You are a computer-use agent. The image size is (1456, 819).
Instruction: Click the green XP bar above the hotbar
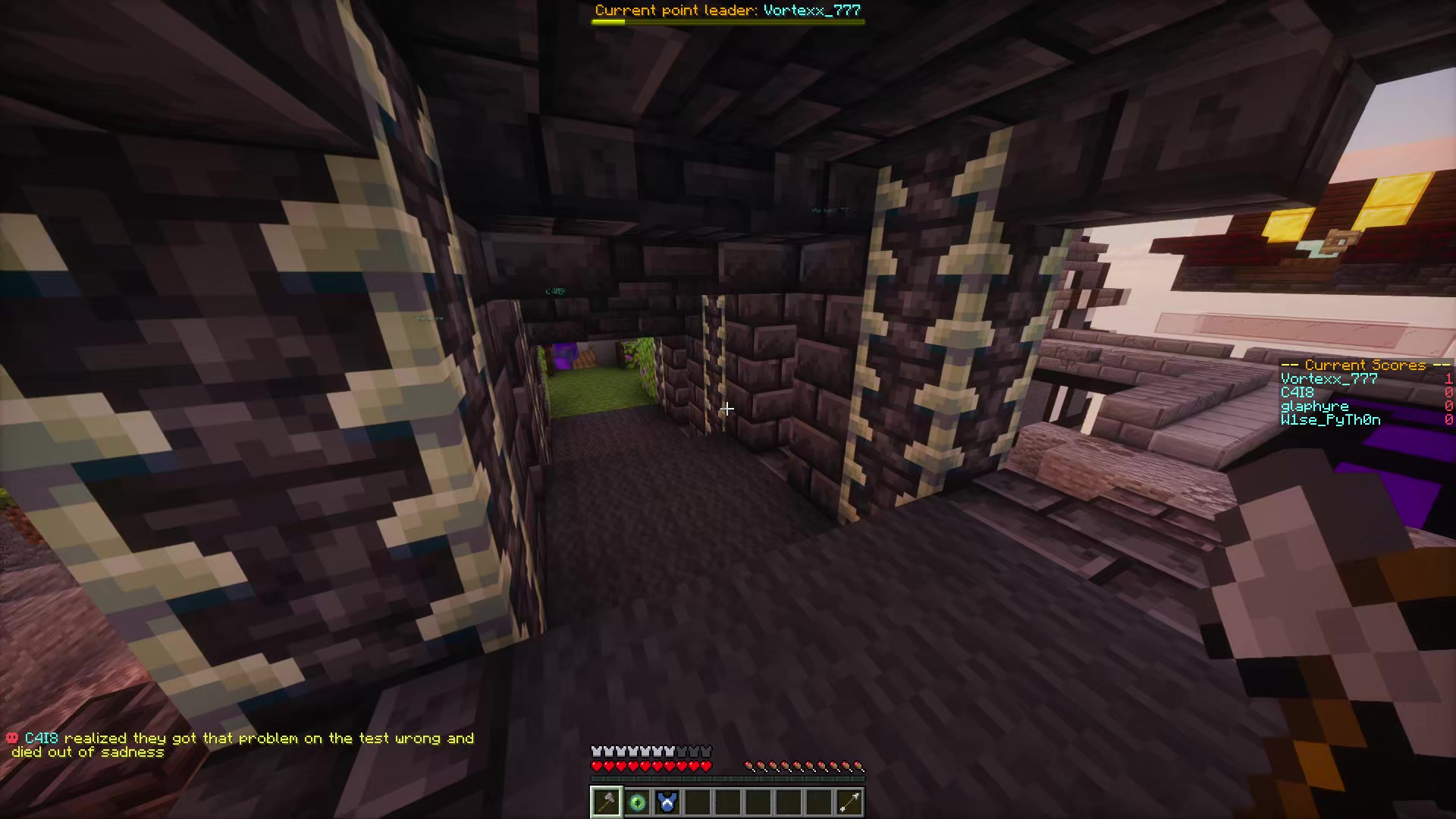point(726,778)
